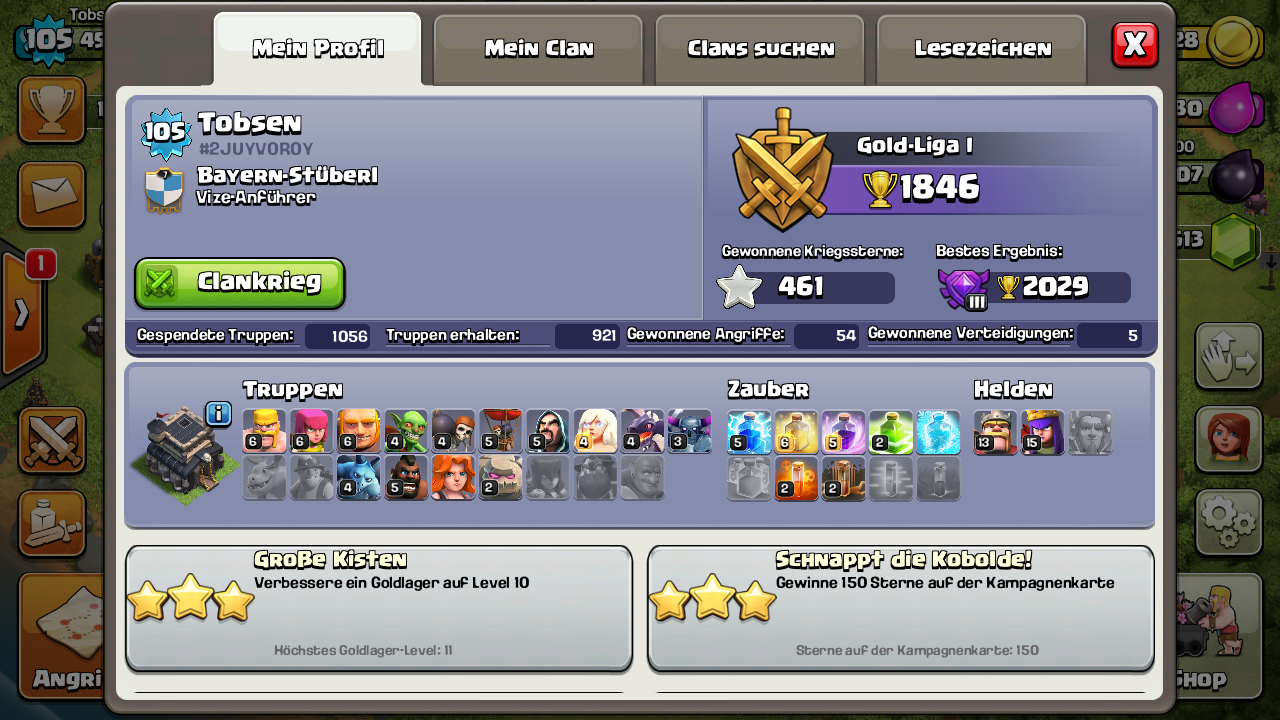Viewport: 1280px width, 720px height.
Task: Open the green Clankrieg button
Action: (240, 283)
